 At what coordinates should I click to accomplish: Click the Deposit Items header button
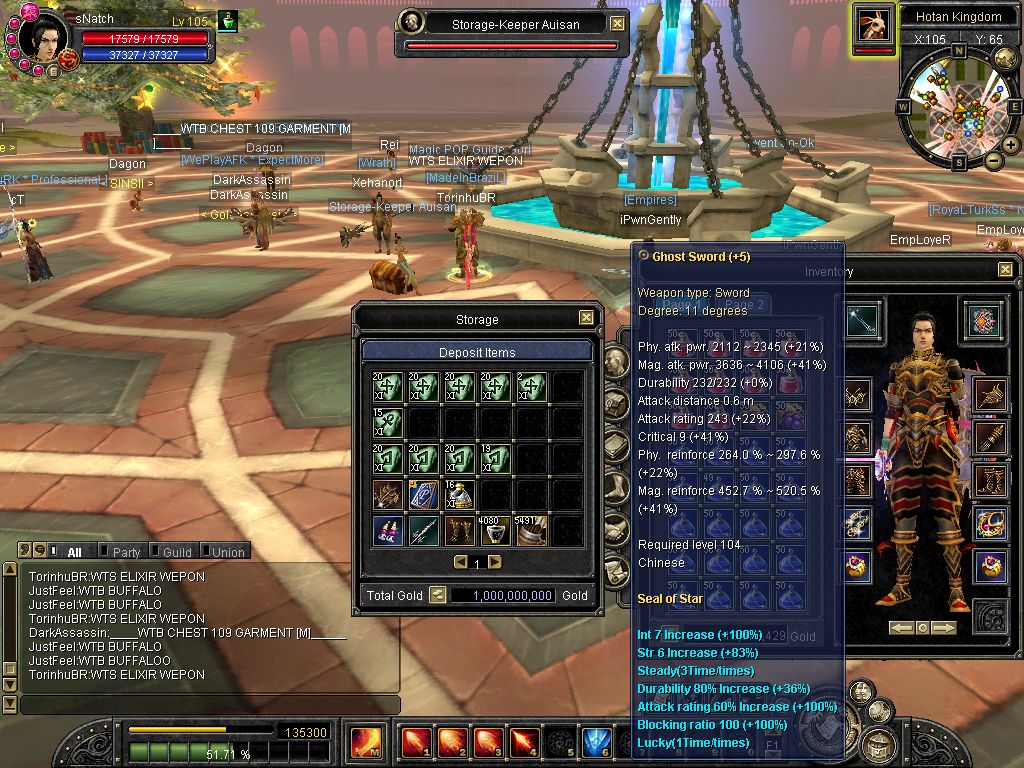coord(477,352)
